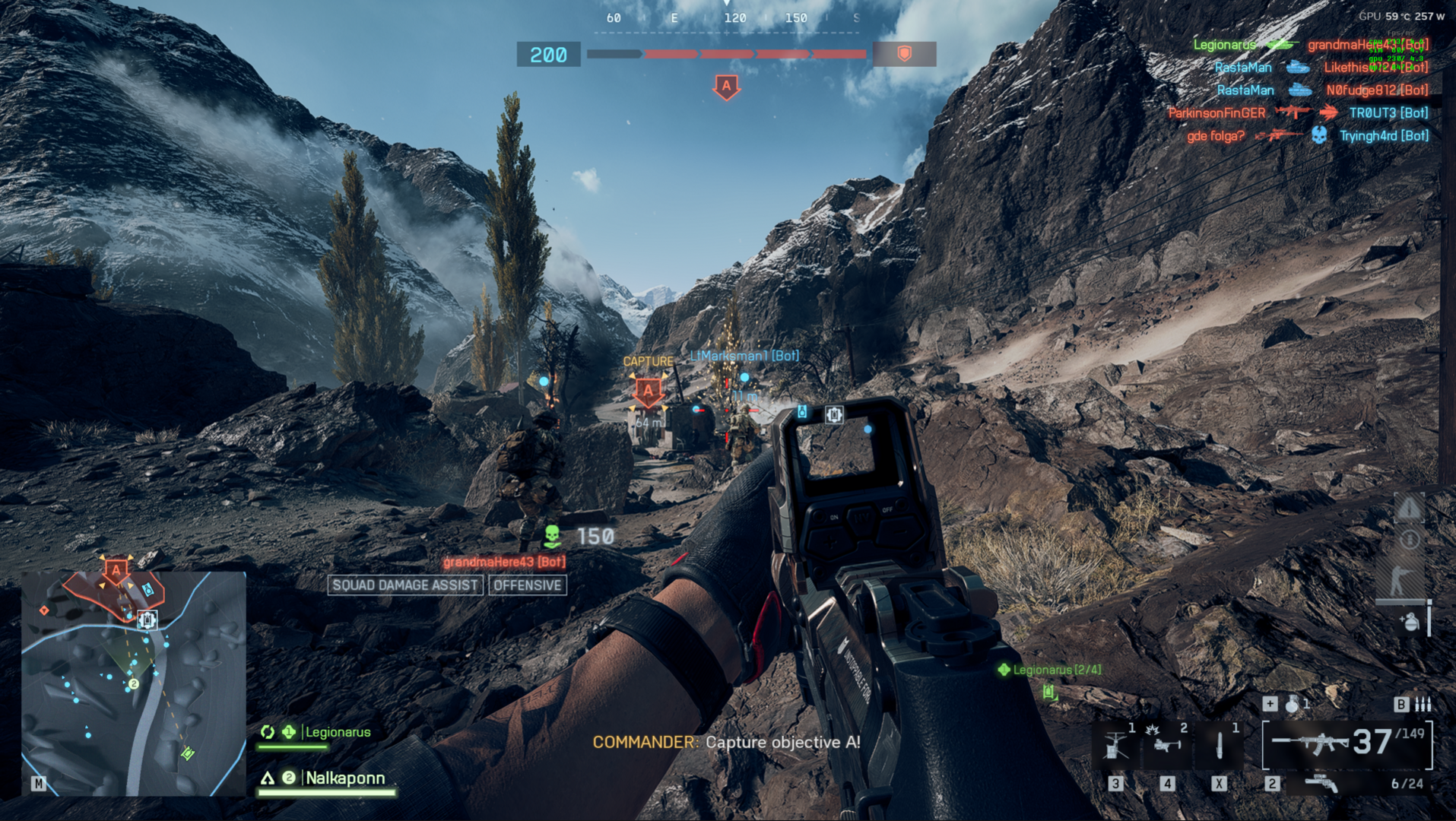Choose the frag grenade icon beside the plus
Image resolution: width=1456 pixels, height=821 pixels.
coord(1293,704)
